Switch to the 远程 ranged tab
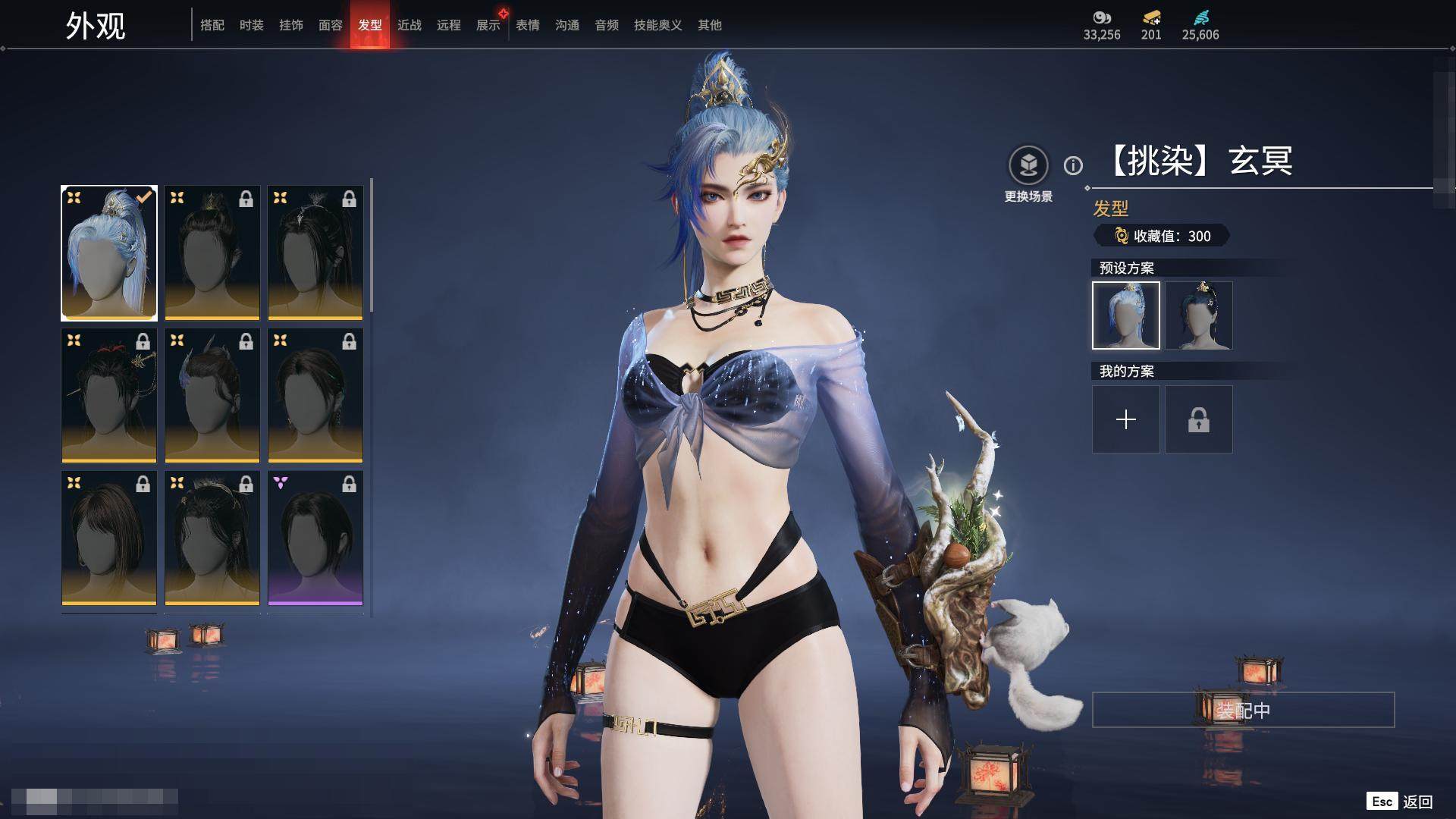The width and height of the screenshot is (1456, 819). (449, 25)
